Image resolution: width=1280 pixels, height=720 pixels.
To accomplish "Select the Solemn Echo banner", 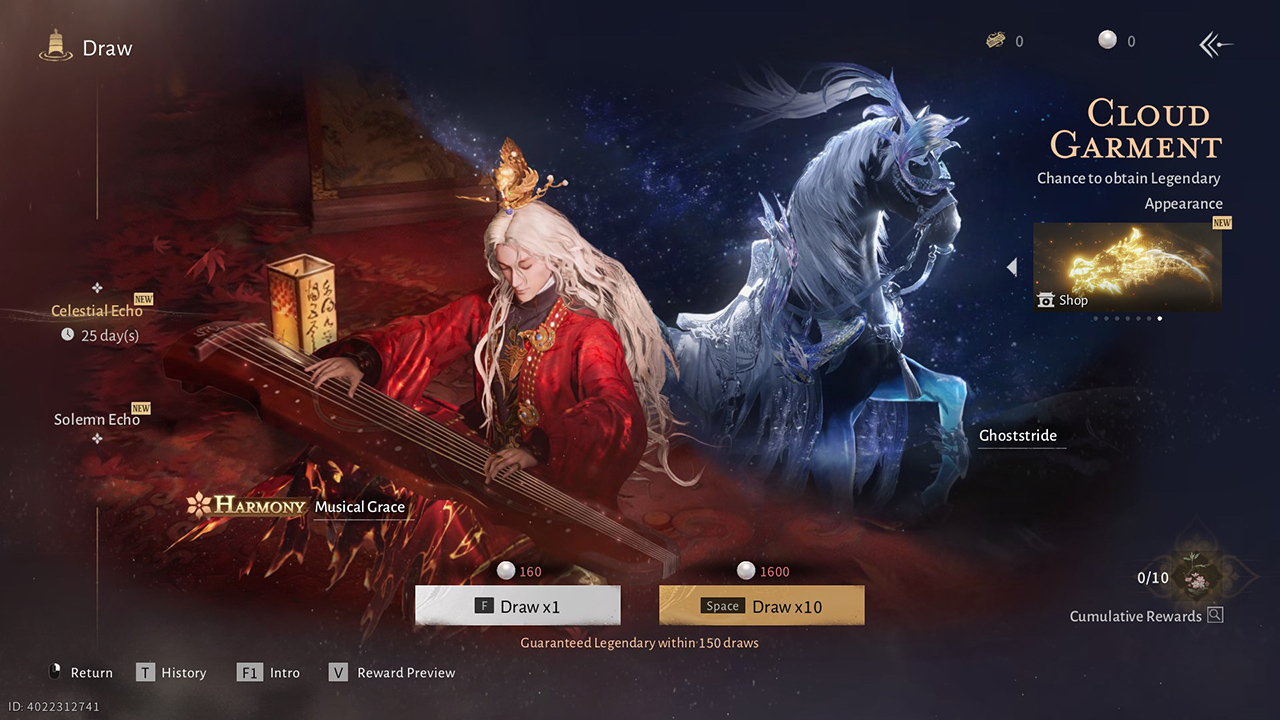I will point(97,419).
